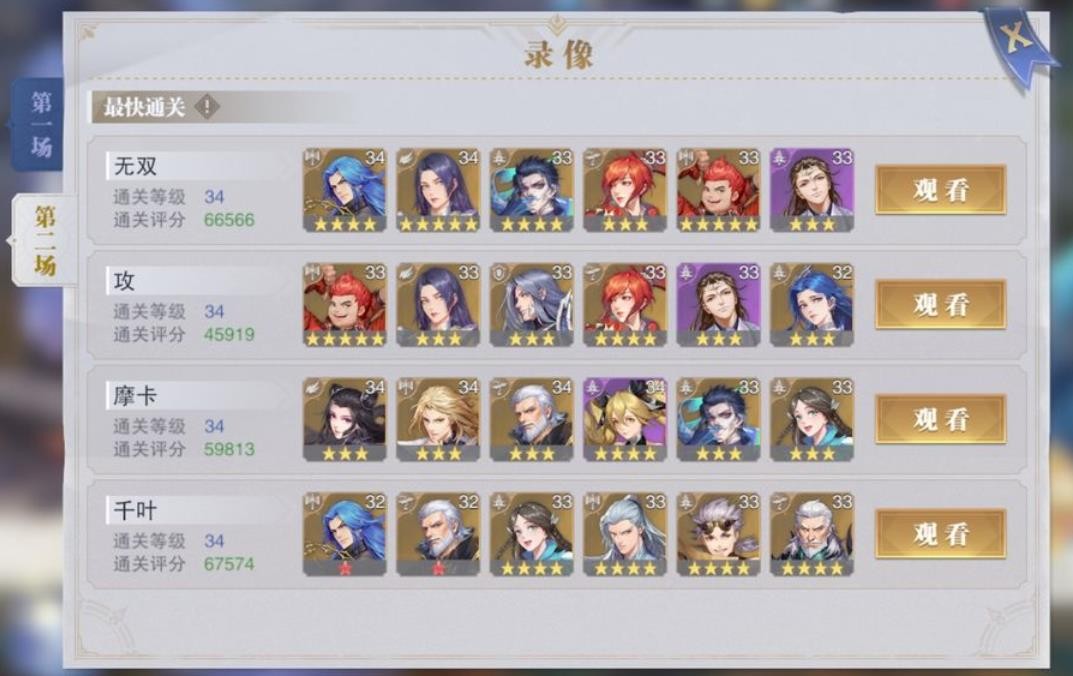This screenshot has width=1073, height=676.
Task: View 摩卡's black-haired cat-eared first hero
Action: [345, 419]
